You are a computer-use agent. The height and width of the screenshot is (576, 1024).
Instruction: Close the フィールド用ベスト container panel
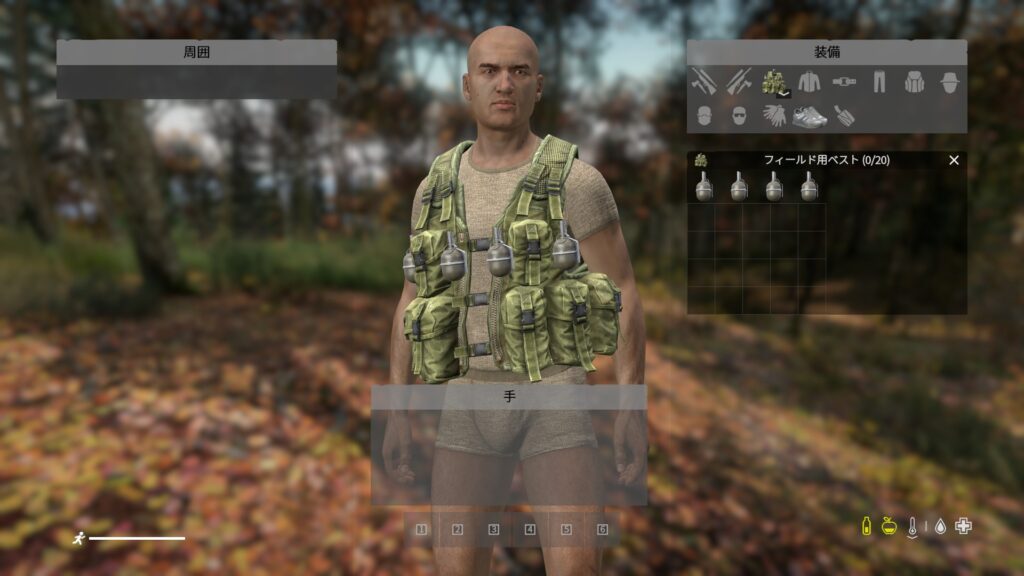click(x=953, y=160)
